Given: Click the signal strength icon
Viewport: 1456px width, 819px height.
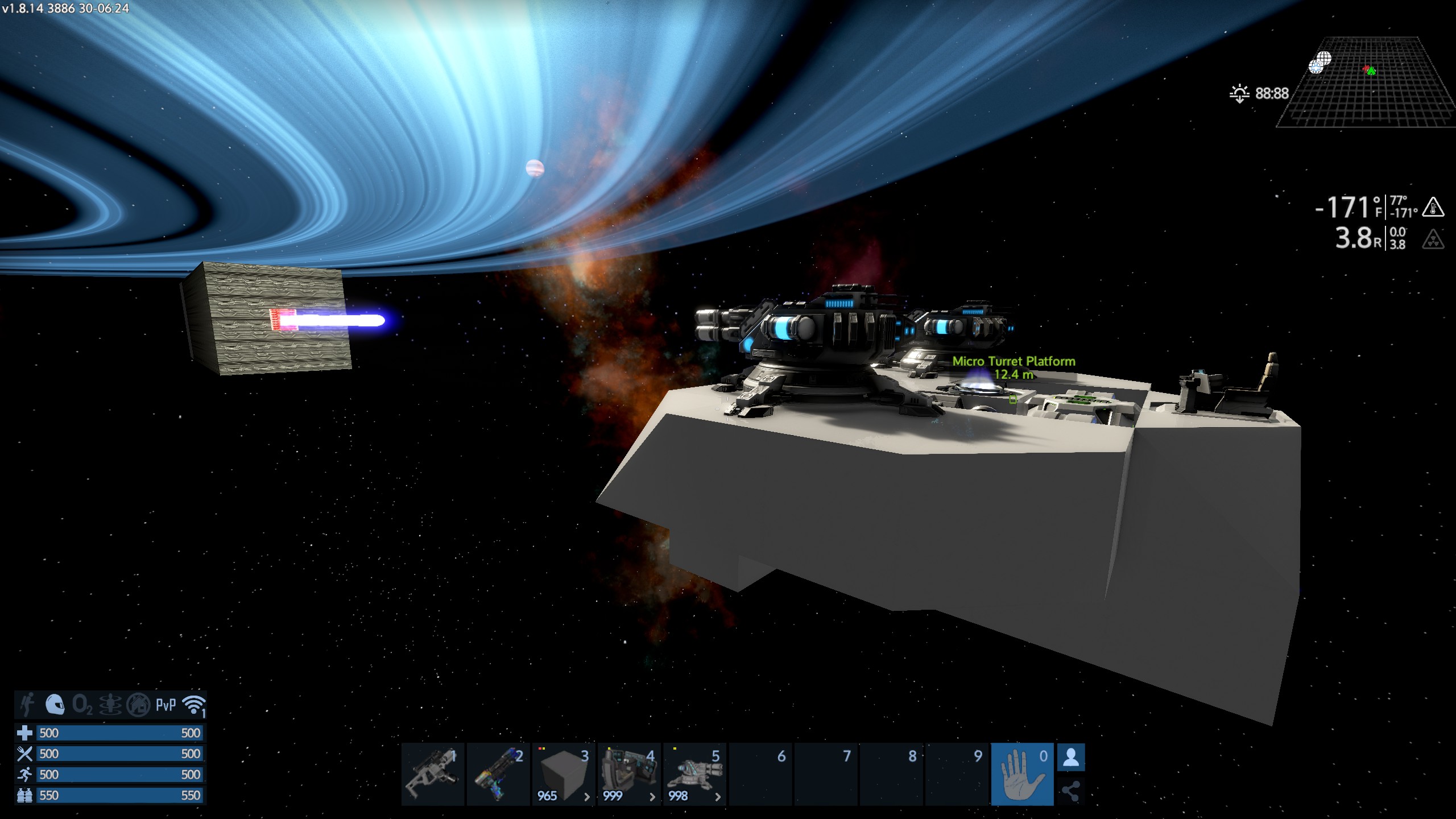Looking at the screenshot, I should pos(193,705).
